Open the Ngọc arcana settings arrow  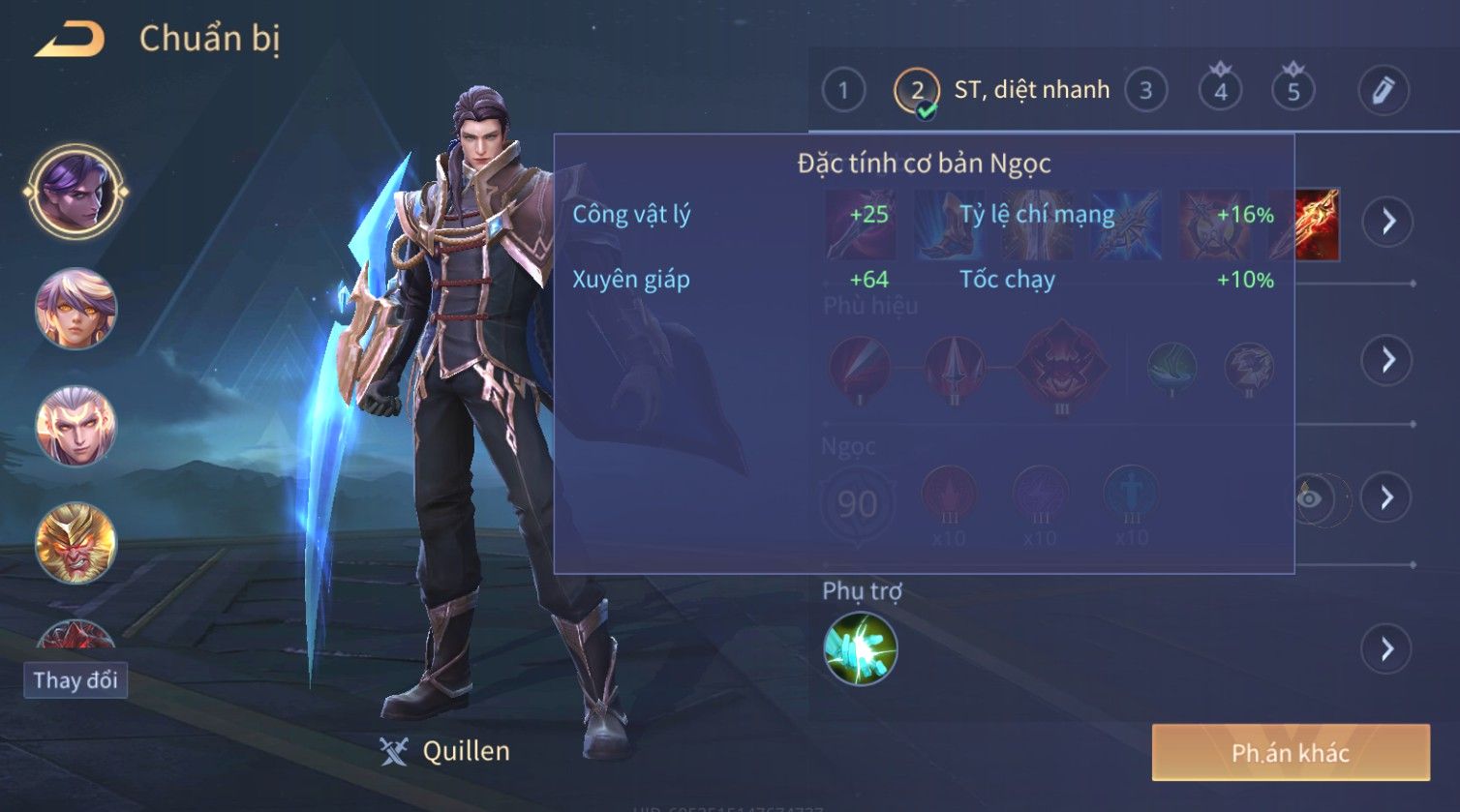click(x=1386, y=497)
